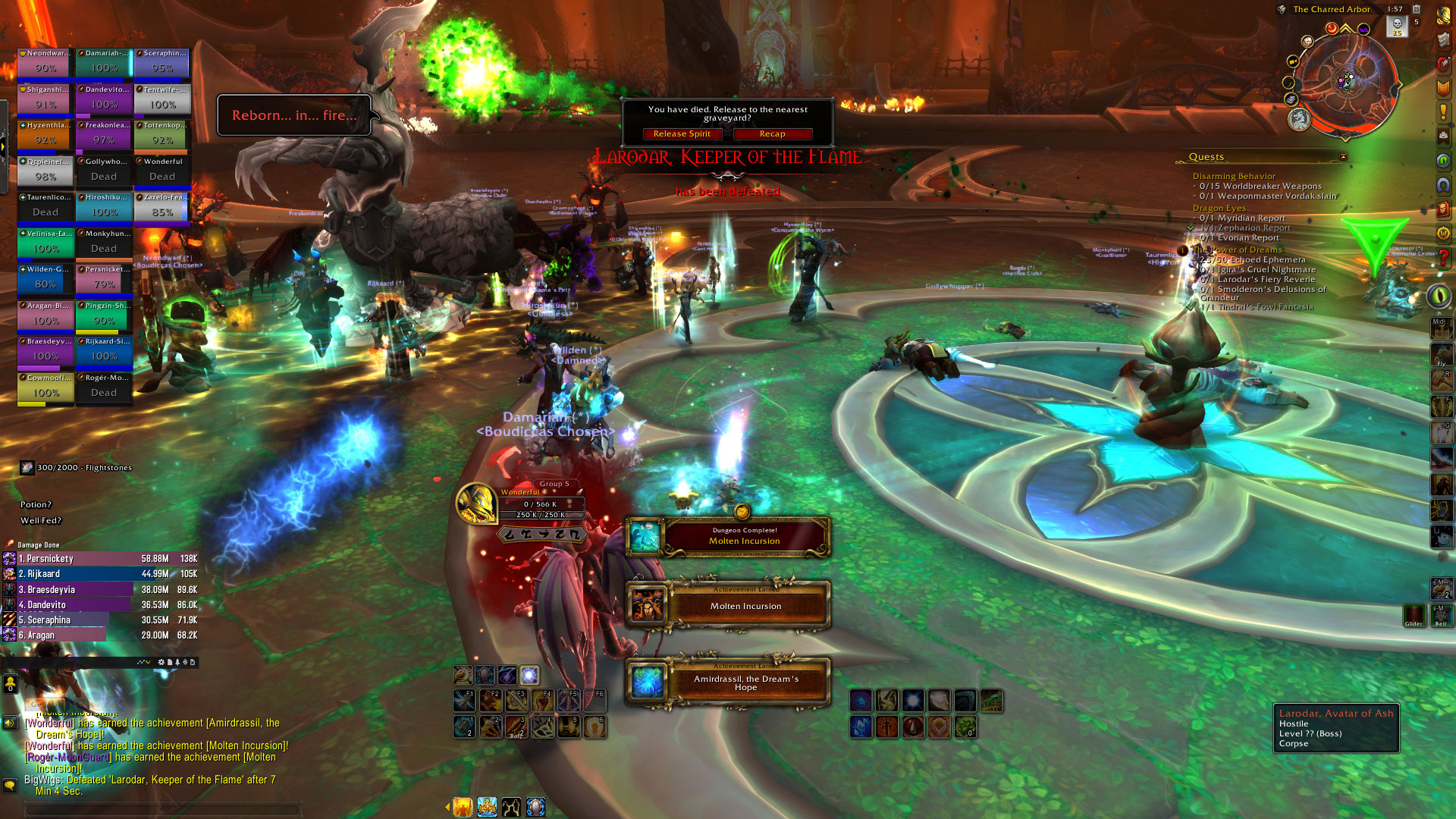Open the Amirdrassil, the Dream's Hope achievement
Image resolution: width=1456 pixels, height=819 pixels.
point(744,682)
